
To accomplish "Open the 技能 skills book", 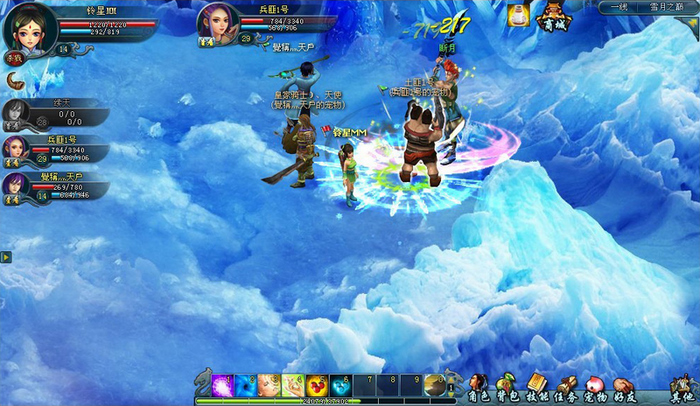I will 537,386.
